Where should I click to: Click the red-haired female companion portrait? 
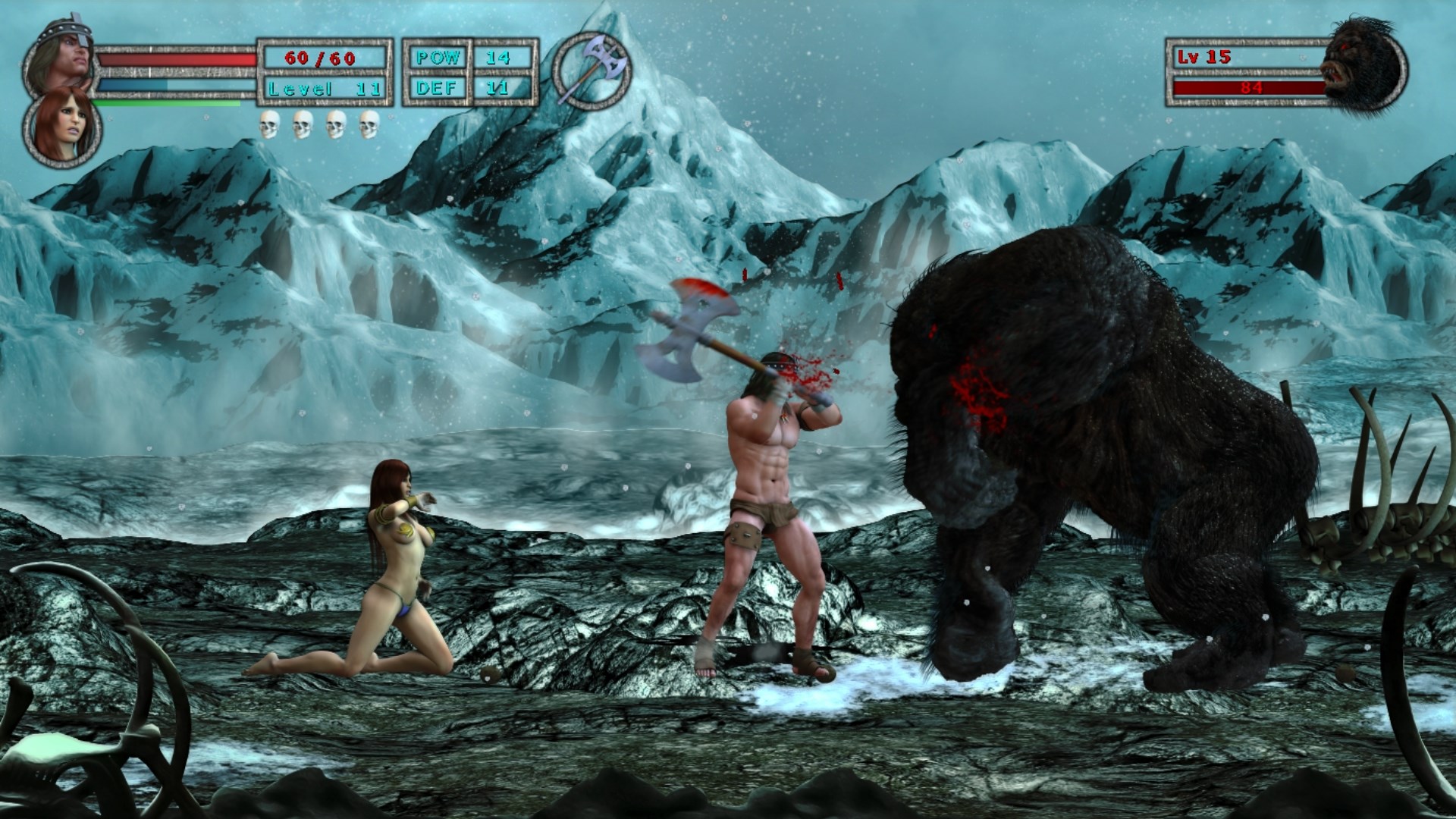tap(64, 125)
